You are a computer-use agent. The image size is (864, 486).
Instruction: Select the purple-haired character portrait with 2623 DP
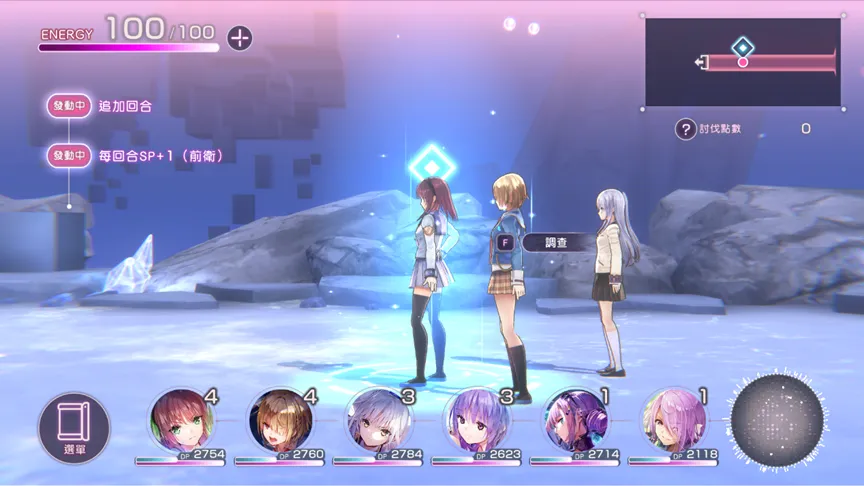[477, 420]
